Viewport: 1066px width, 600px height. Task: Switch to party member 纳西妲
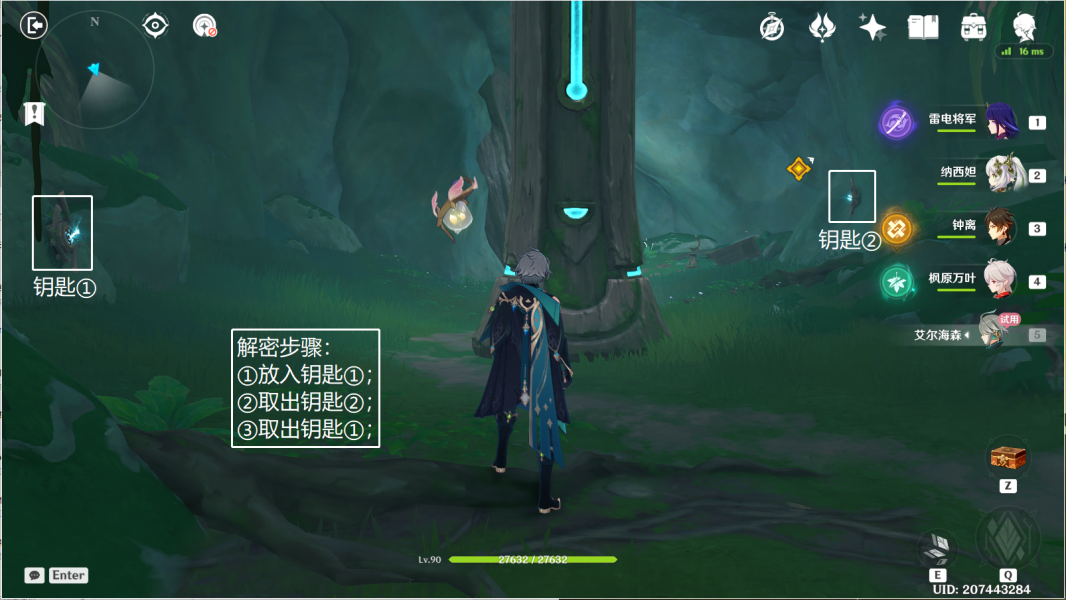tap(1001, 175)
